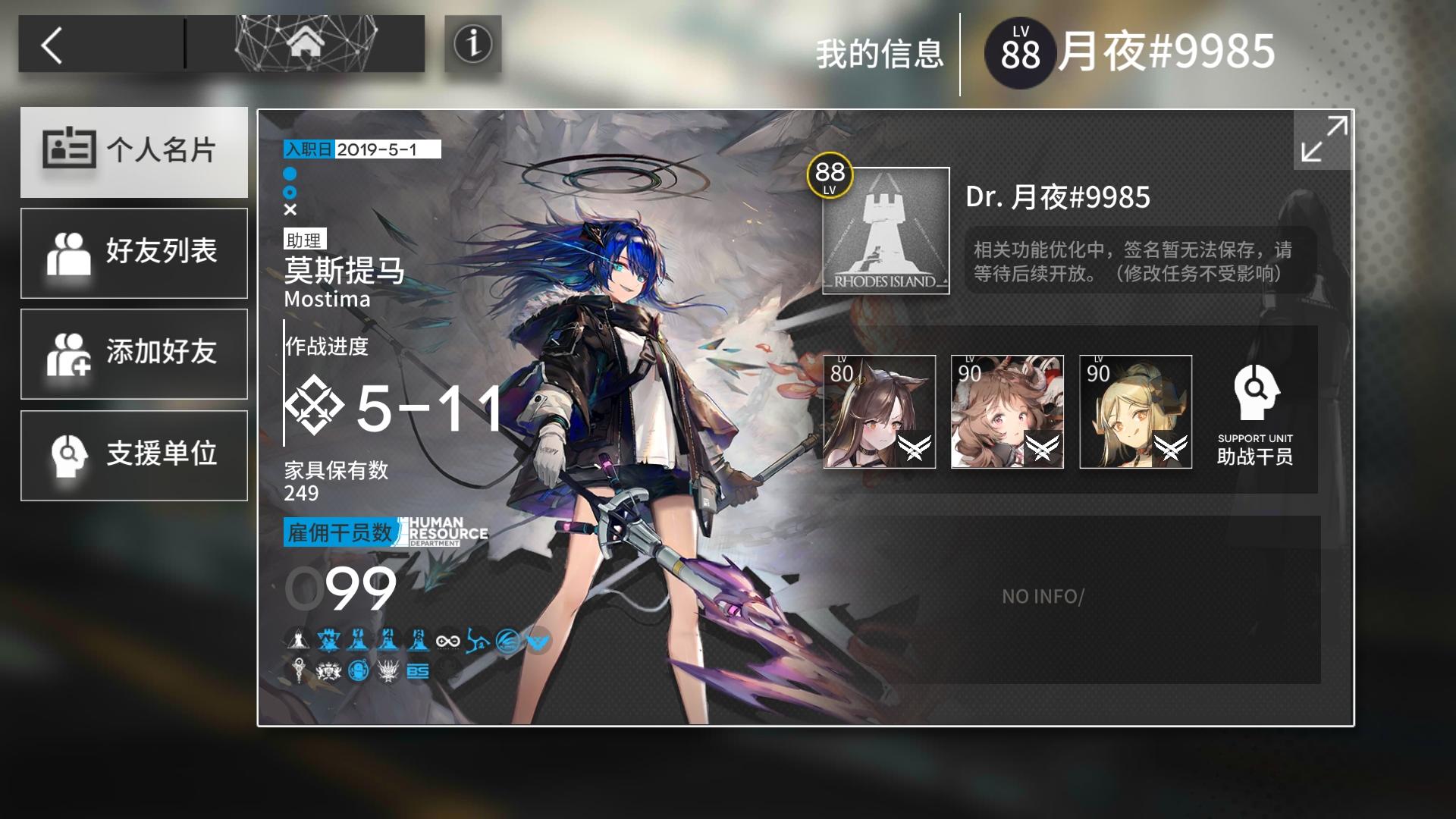Open the 个人名片 personal card tab

click(x=134, y=152)
